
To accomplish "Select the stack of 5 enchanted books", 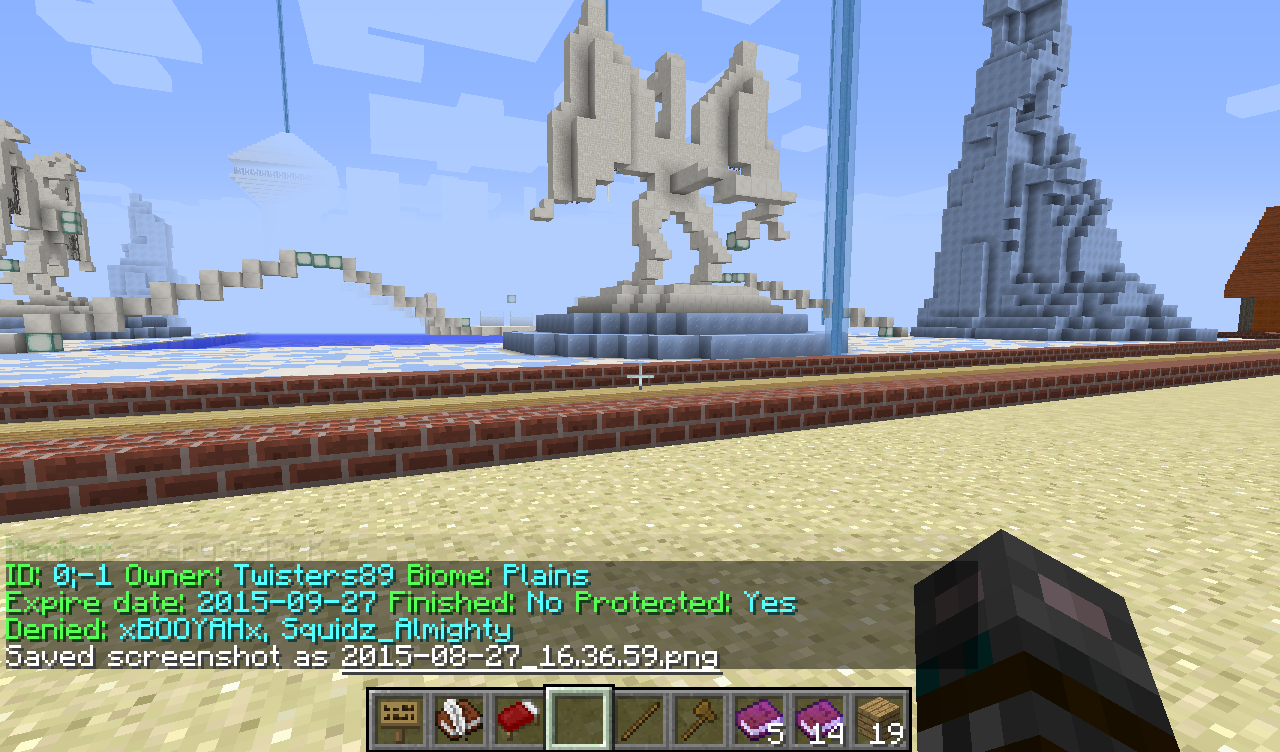I will [759, 717].
